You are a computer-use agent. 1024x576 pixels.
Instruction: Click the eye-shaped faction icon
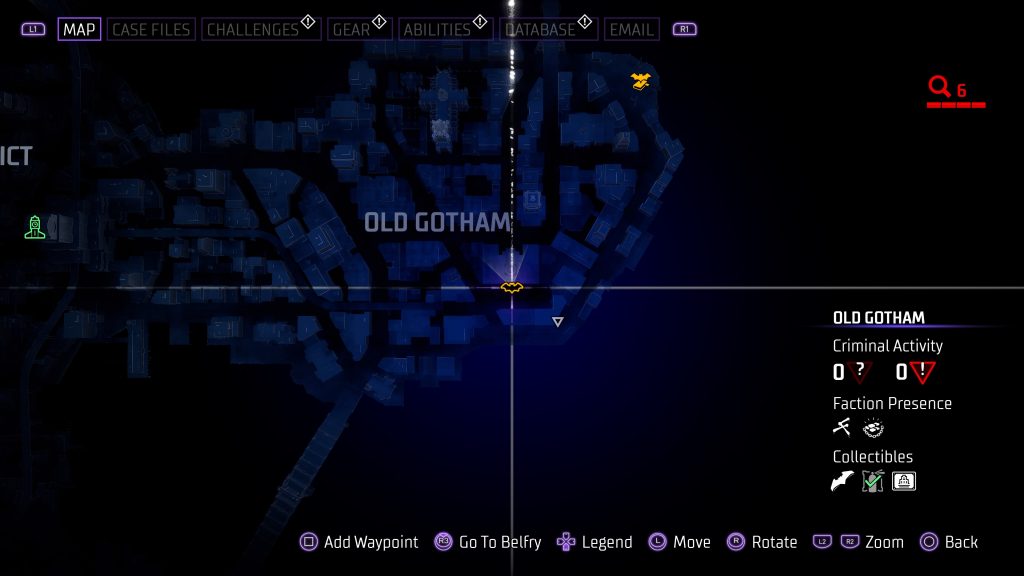tap(873, 428)
